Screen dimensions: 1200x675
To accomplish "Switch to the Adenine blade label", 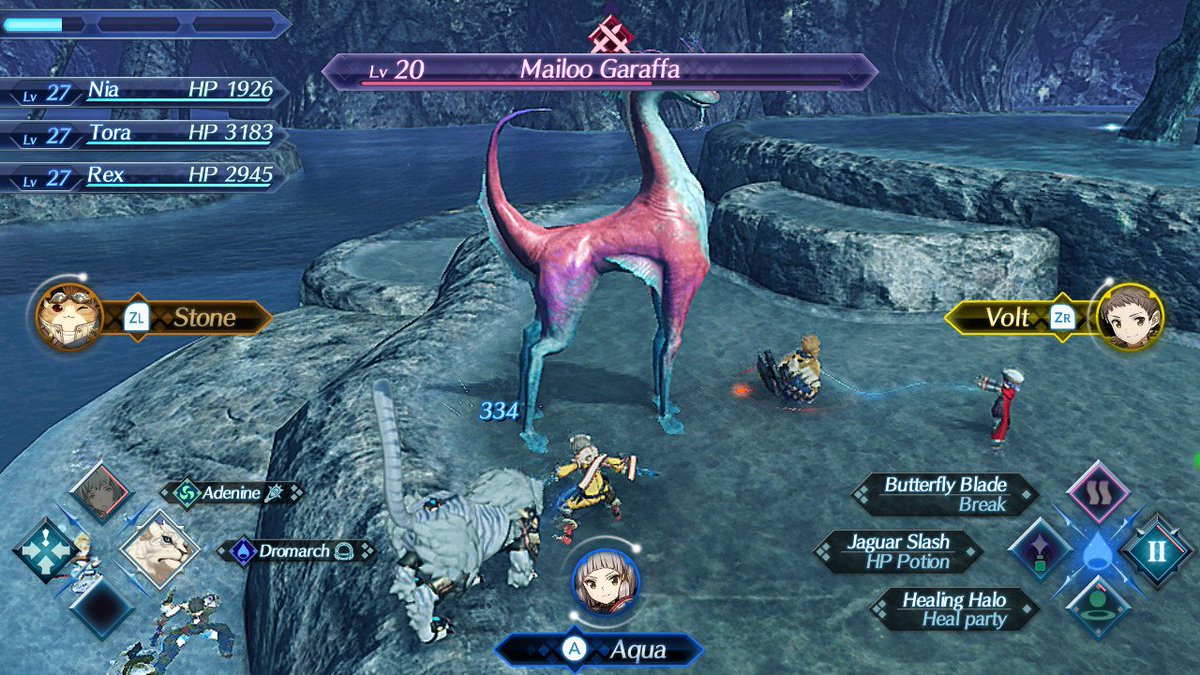I will (232, 492).
